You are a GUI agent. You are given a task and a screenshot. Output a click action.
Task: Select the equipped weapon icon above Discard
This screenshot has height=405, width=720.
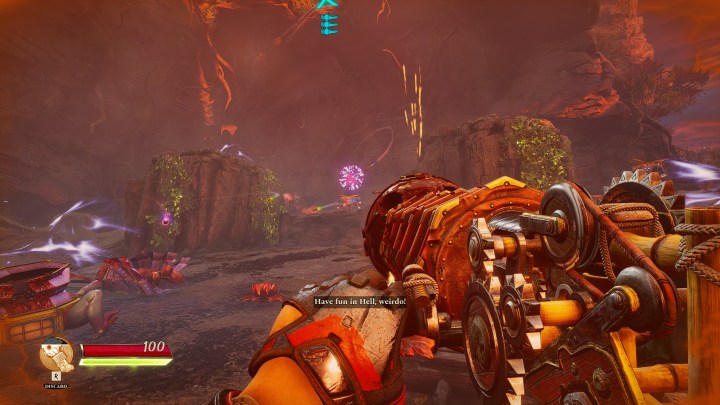pos(57,356)
